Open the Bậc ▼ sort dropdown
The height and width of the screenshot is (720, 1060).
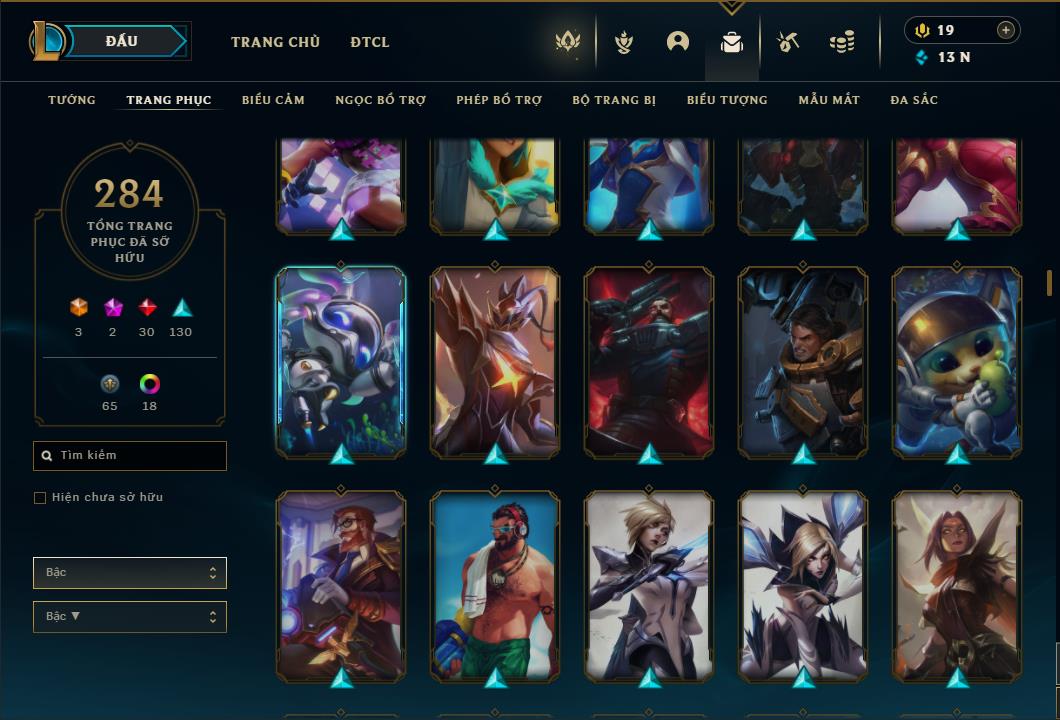point(130,617)
